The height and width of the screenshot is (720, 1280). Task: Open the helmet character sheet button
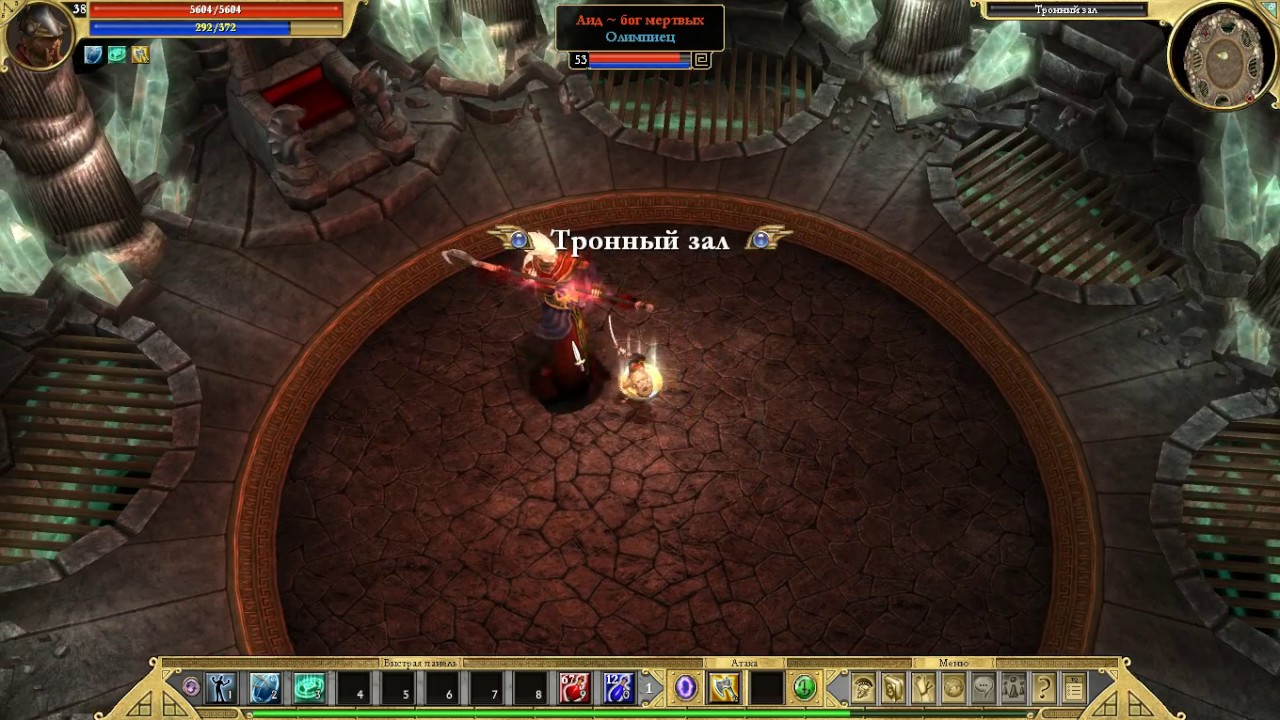tap(863, 688)
